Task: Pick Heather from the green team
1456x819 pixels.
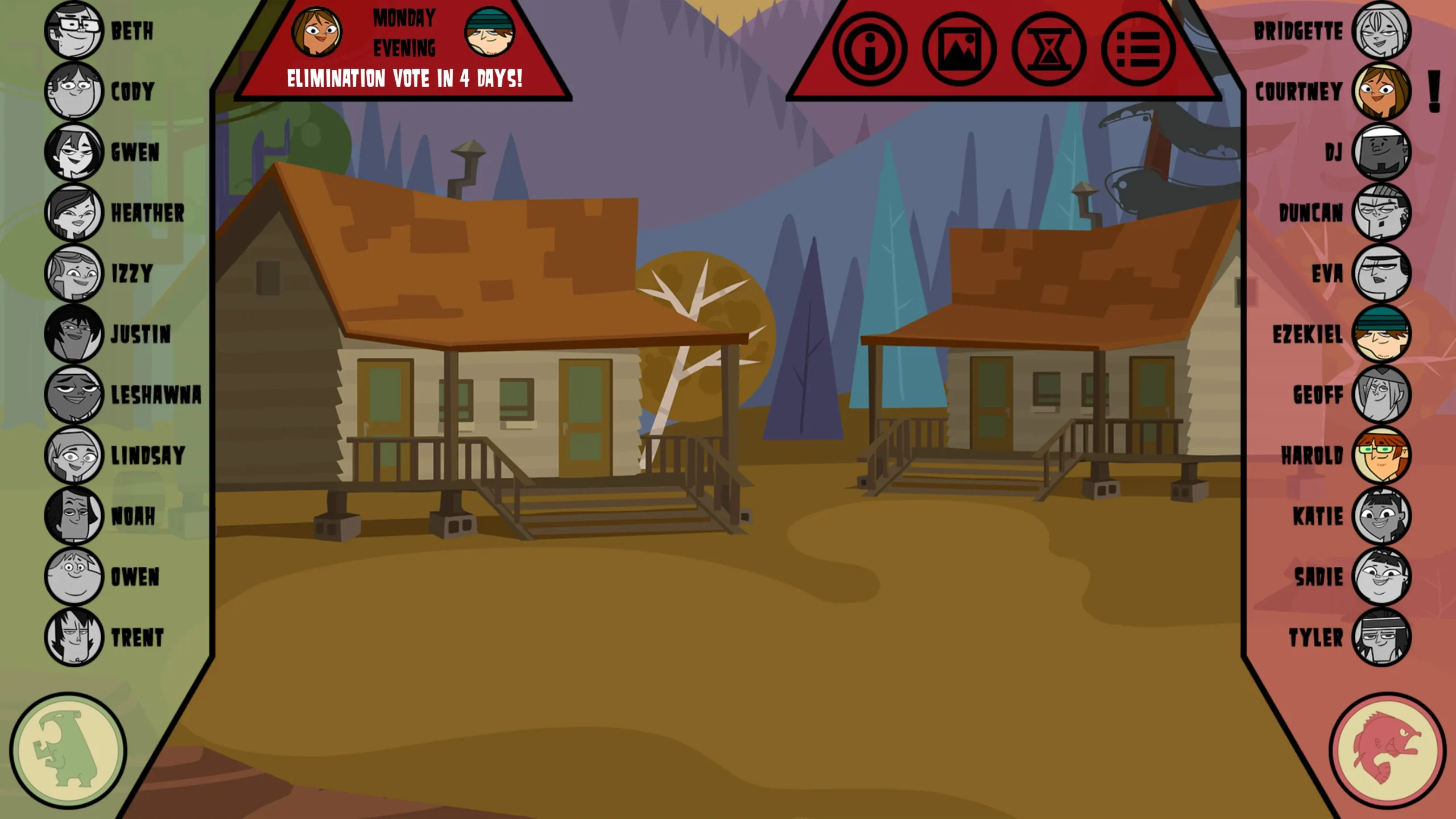Action: pyautogui.click(x=74, y=213)
